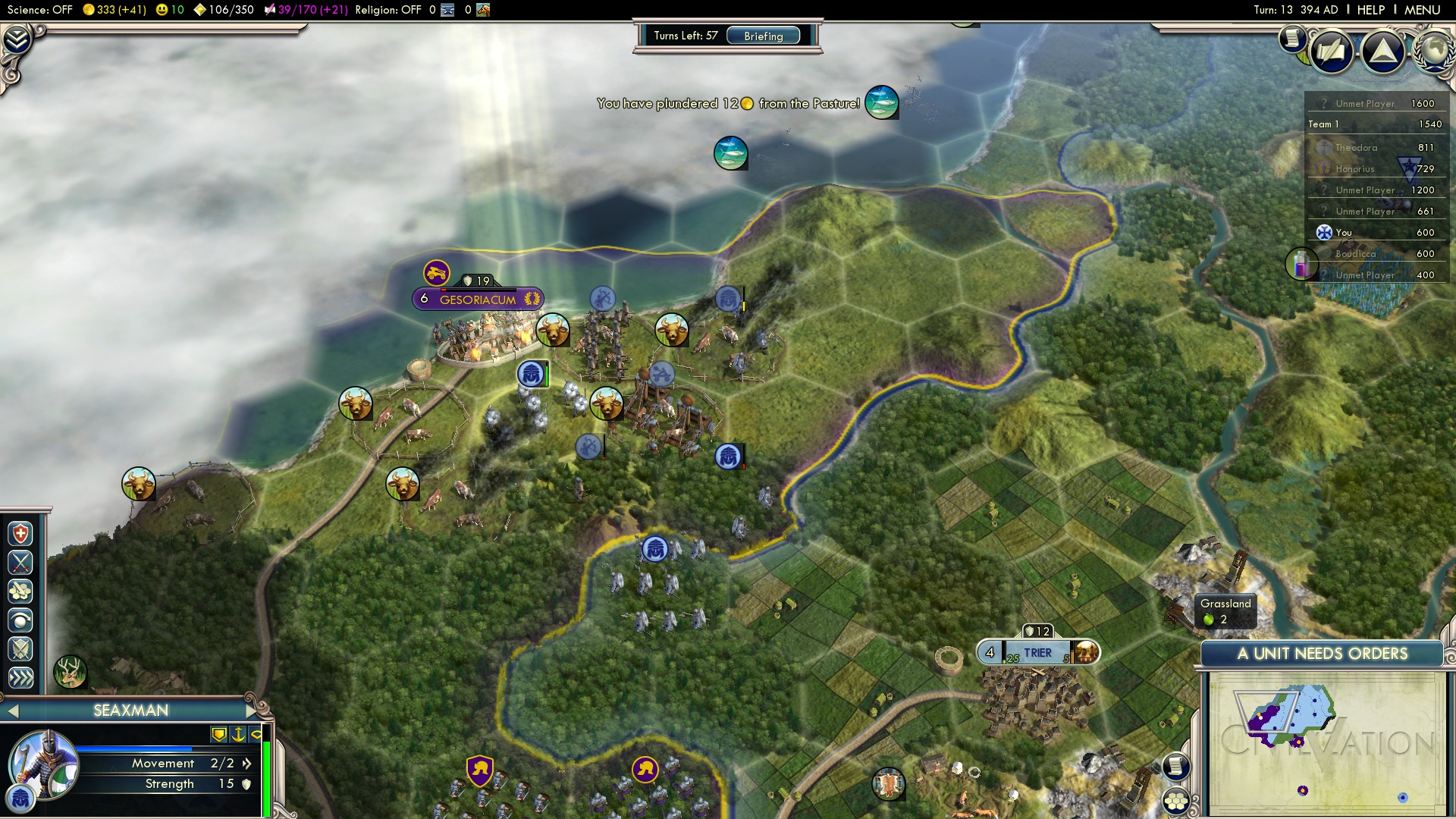Open the advisors scroll and quill button
The image size is (1456, 819).
coord(1331,52)
